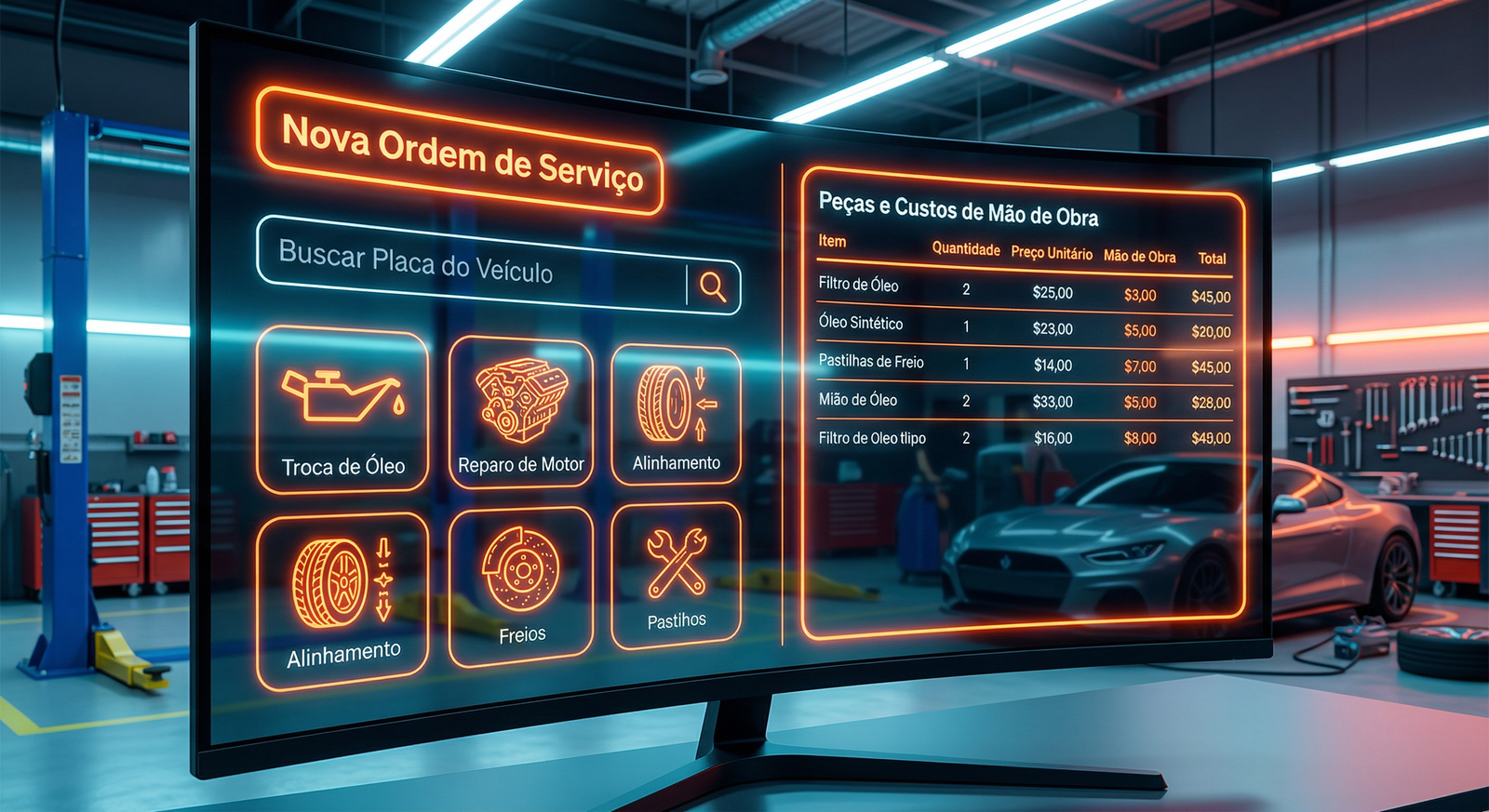Pick the Filtro de Oleo tlipo row
Image resolution: width=1489 pixels, height=812 pixels.
coord(1024,437)
